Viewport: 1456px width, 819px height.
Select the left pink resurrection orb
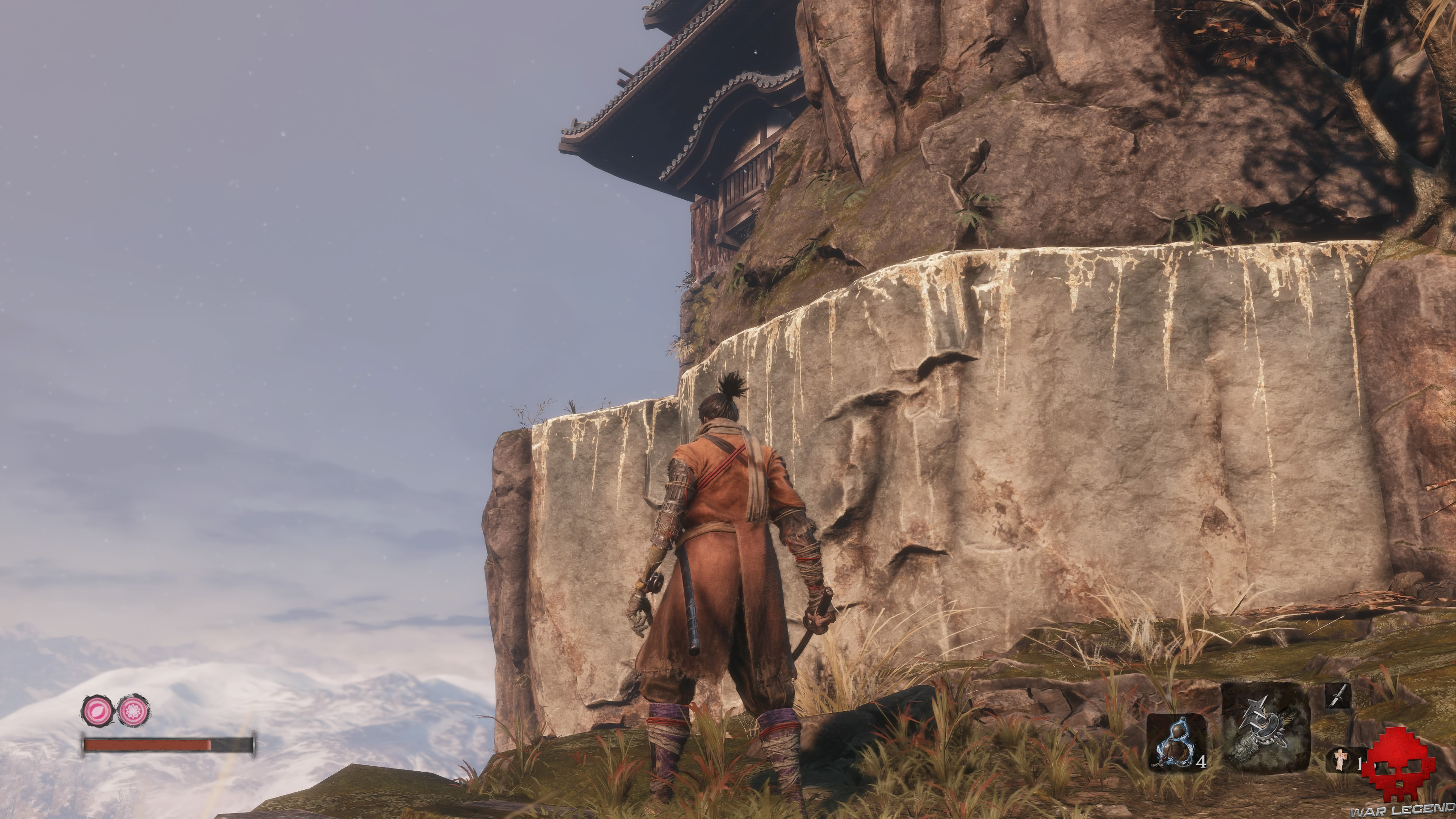97,710
